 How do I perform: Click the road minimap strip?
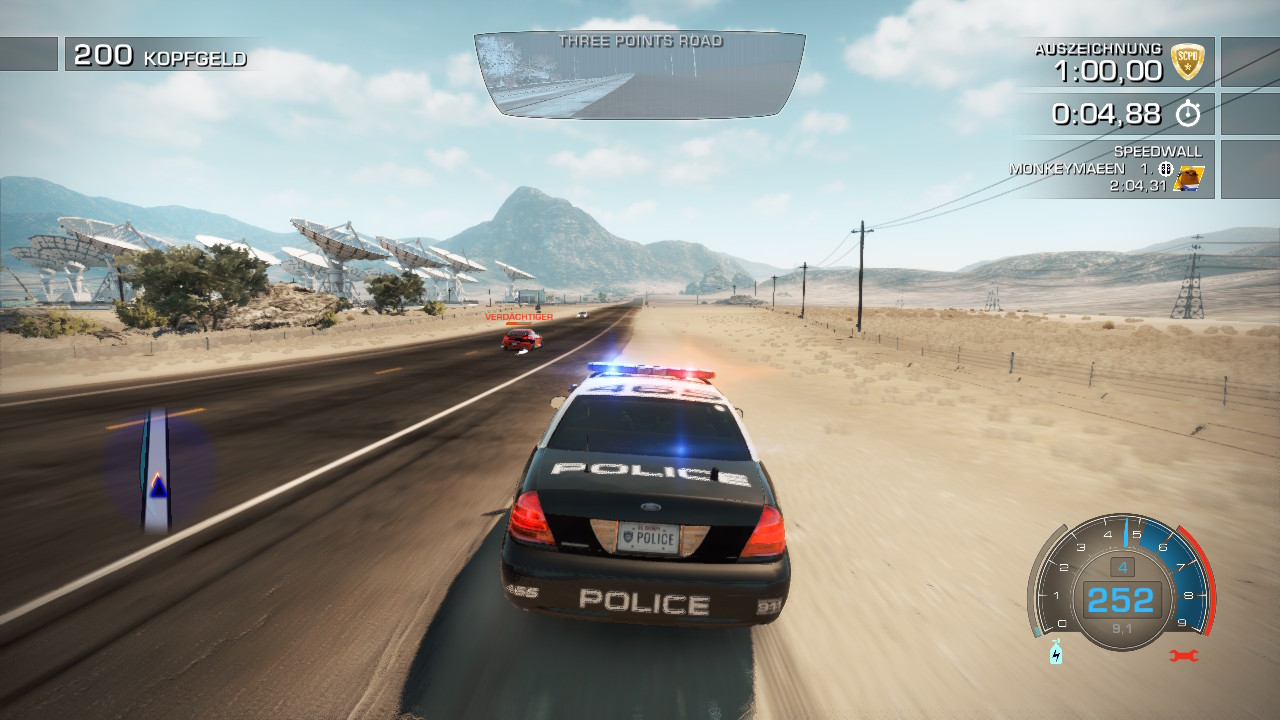tap(156, 470)
